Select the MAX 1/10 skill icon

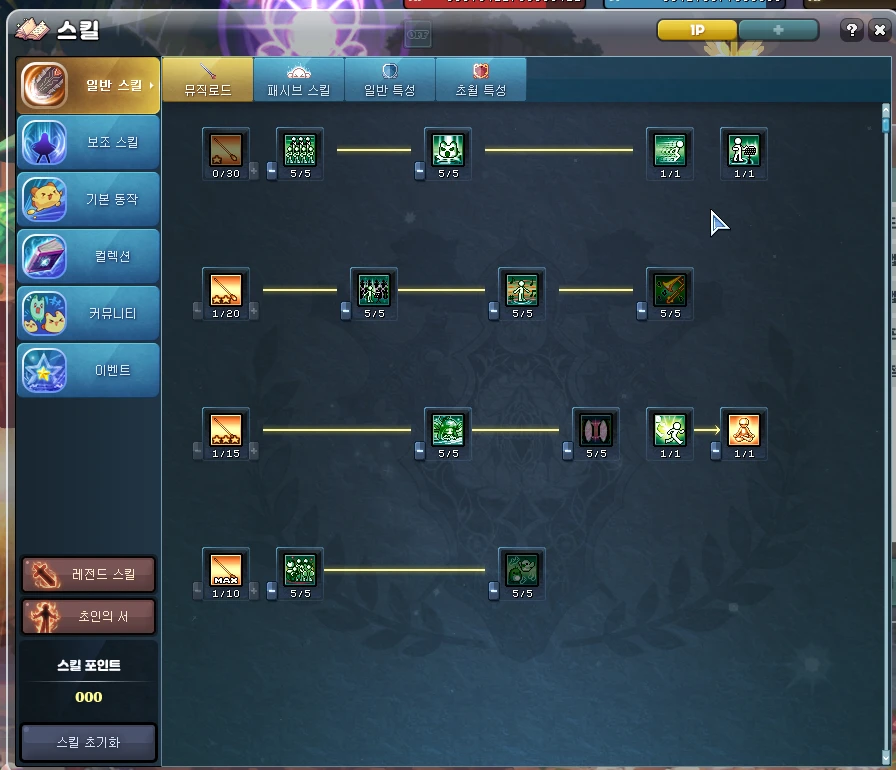pyautogui.click(x=225, y=570)
